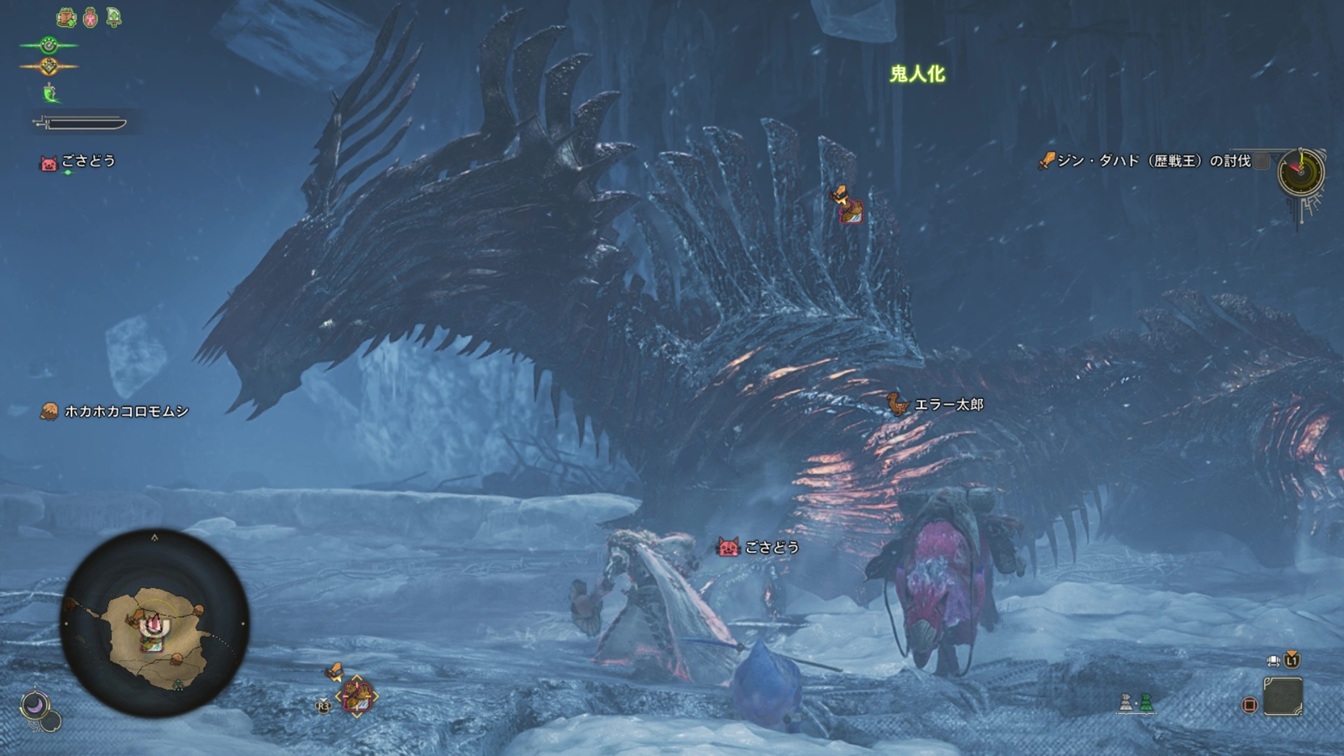Click the orange stamina gauge emblem

[x=48, y=67]
